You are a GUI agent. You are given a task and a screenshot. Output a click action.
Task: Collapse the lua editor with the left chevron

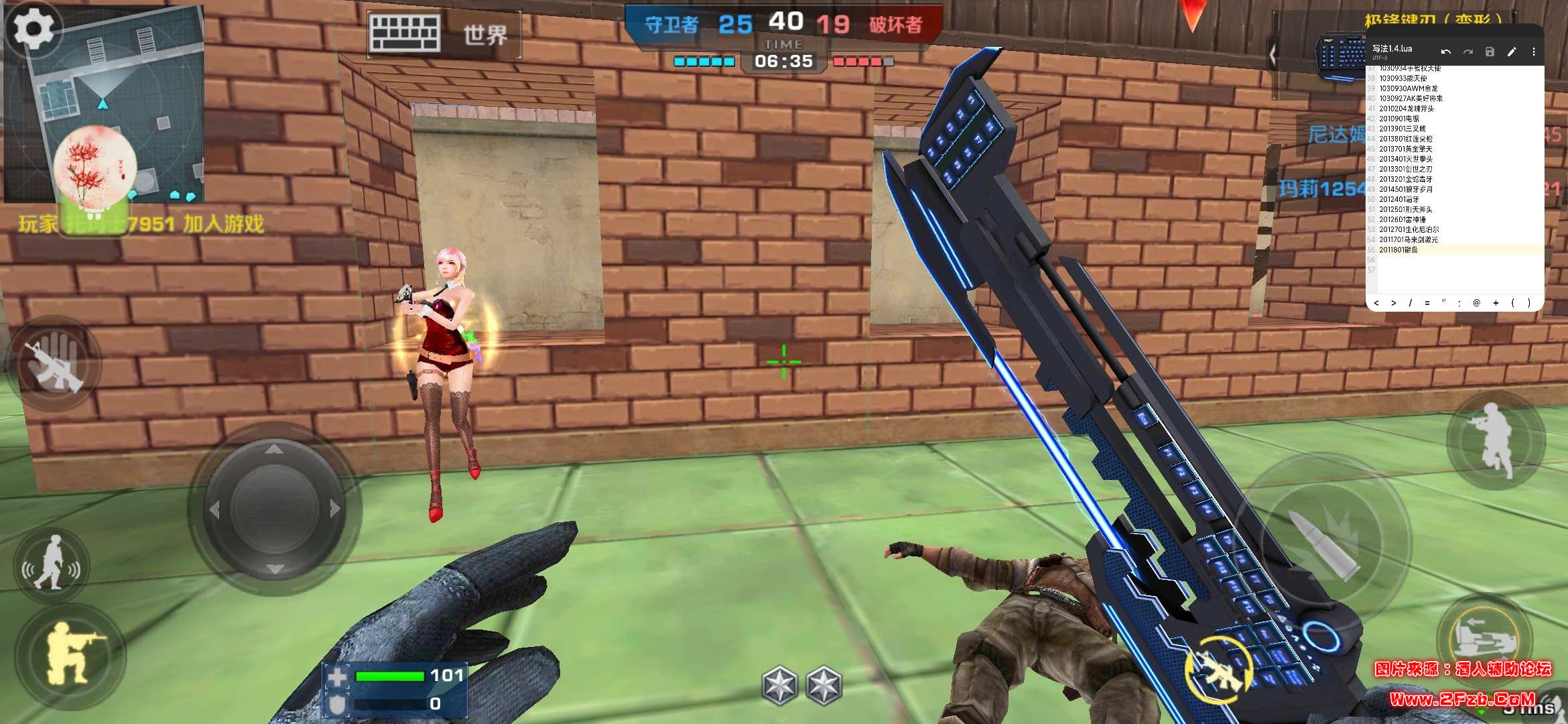(x=1273, y=52)
